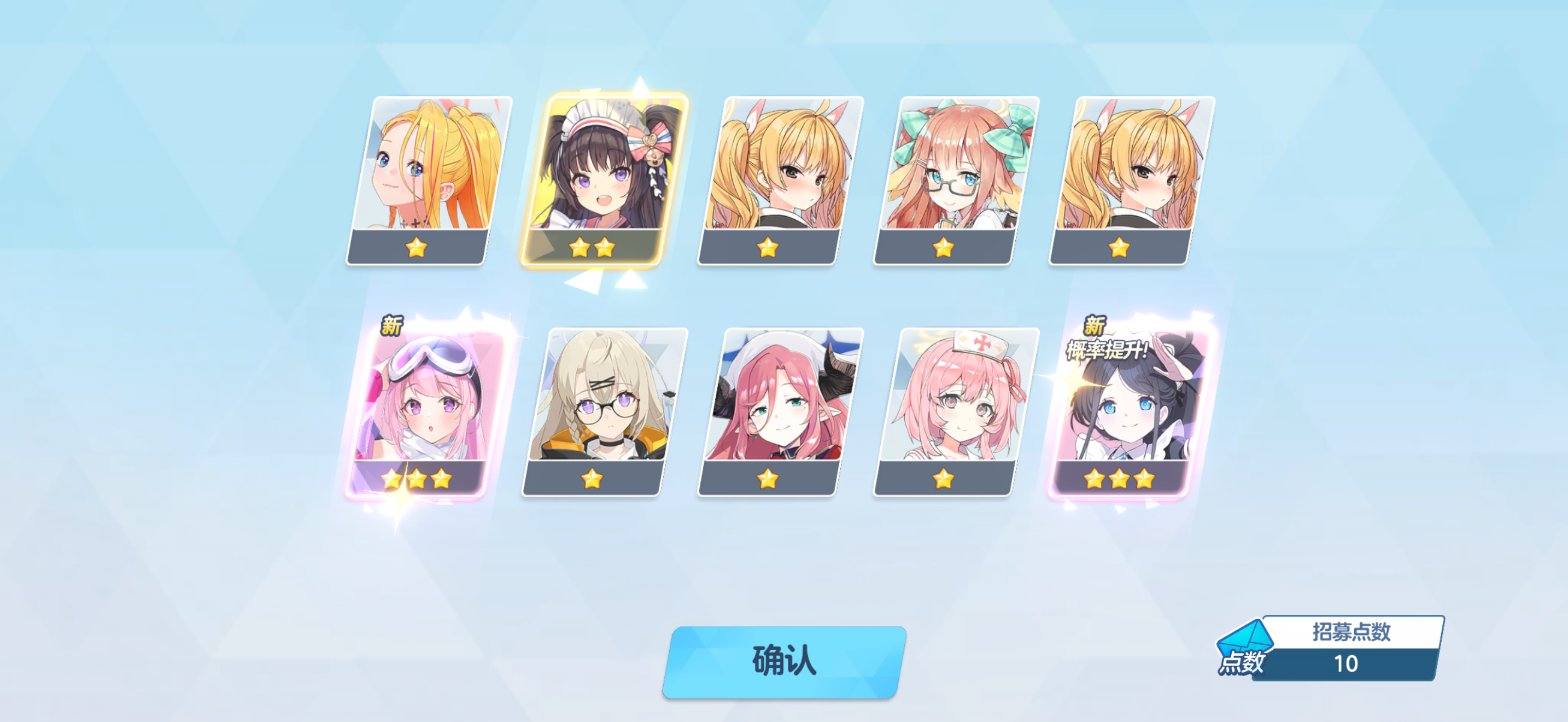This screenshot has width=1568, height=722.
Task: Click the horned red-haired girl card
Action: pyautogui.click(x=780, y=411)
